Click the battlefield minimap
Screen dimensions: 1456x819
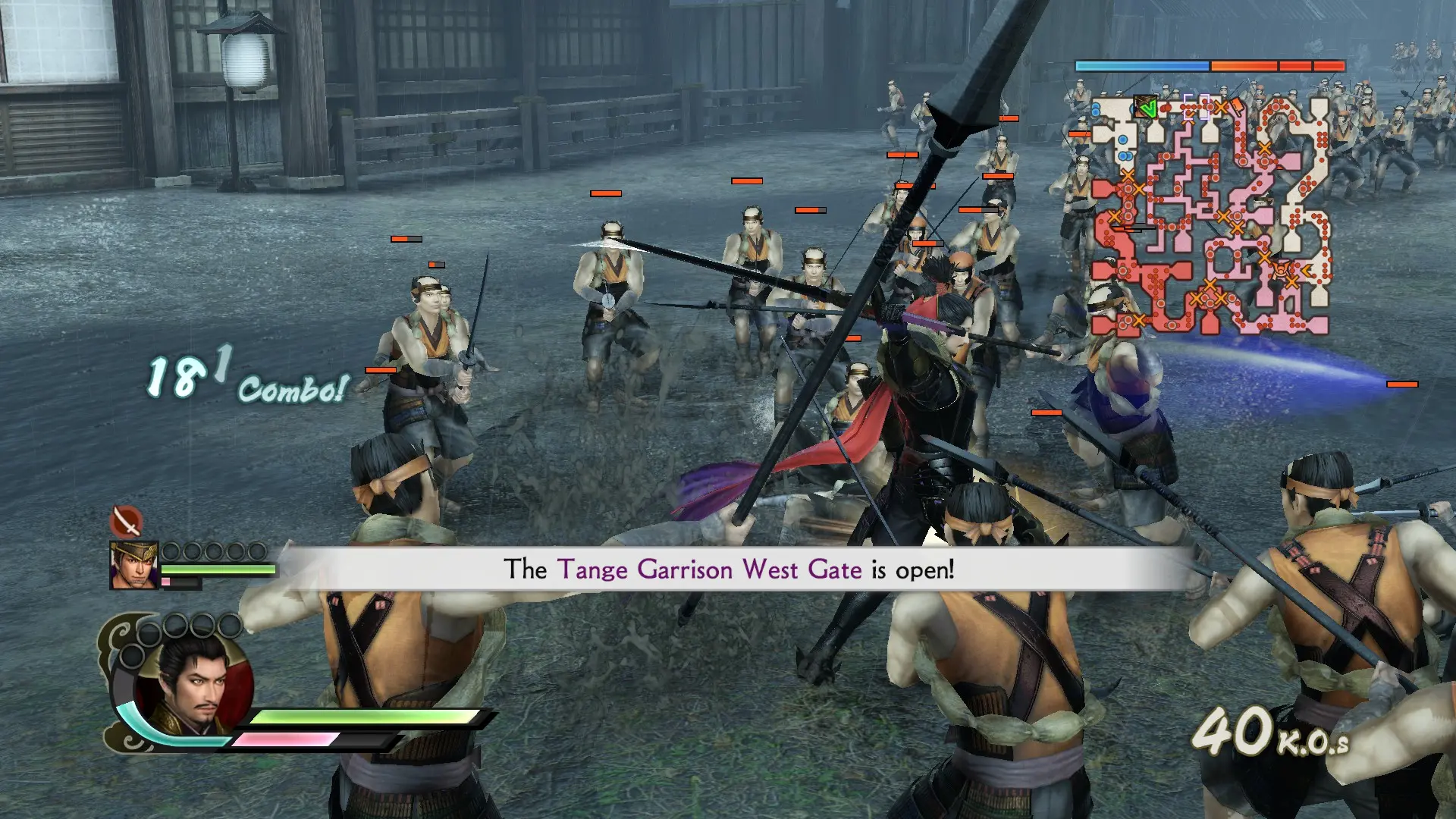tap(1211, 216)
